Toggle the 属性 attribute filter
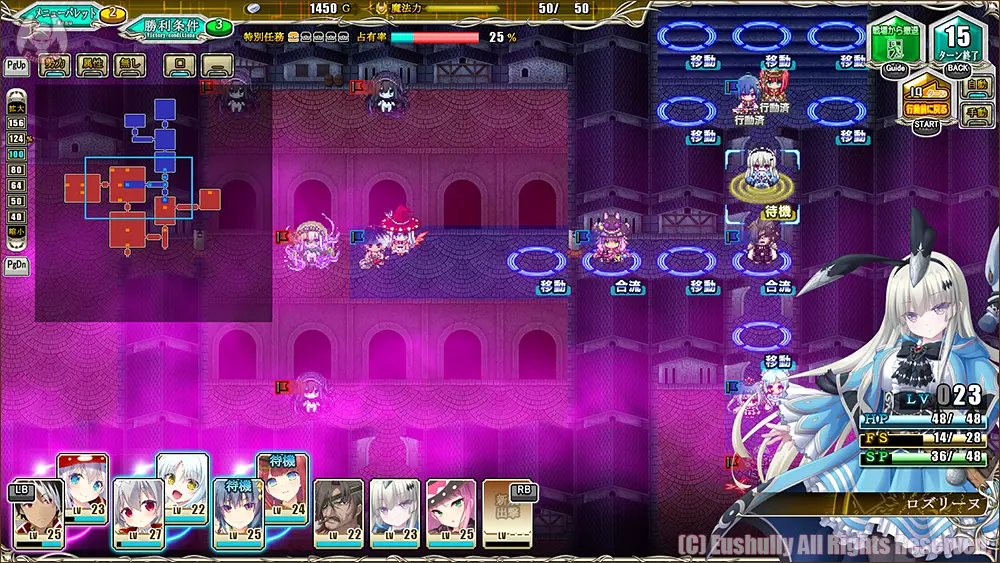The height and width of the screenshot is (563, 1000). [92, 66]
